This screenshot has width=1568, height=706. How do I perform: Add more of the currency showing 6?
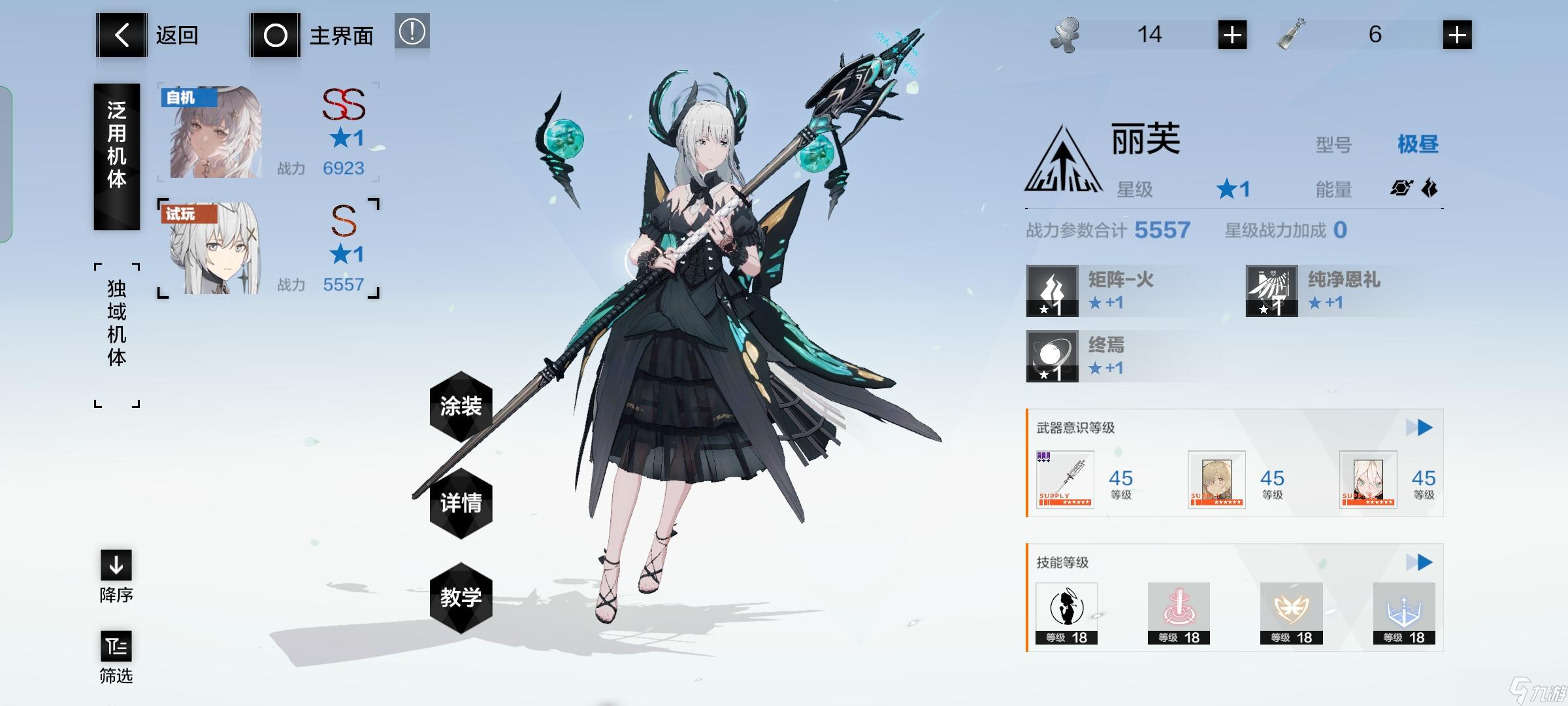tap(1457, 35)
